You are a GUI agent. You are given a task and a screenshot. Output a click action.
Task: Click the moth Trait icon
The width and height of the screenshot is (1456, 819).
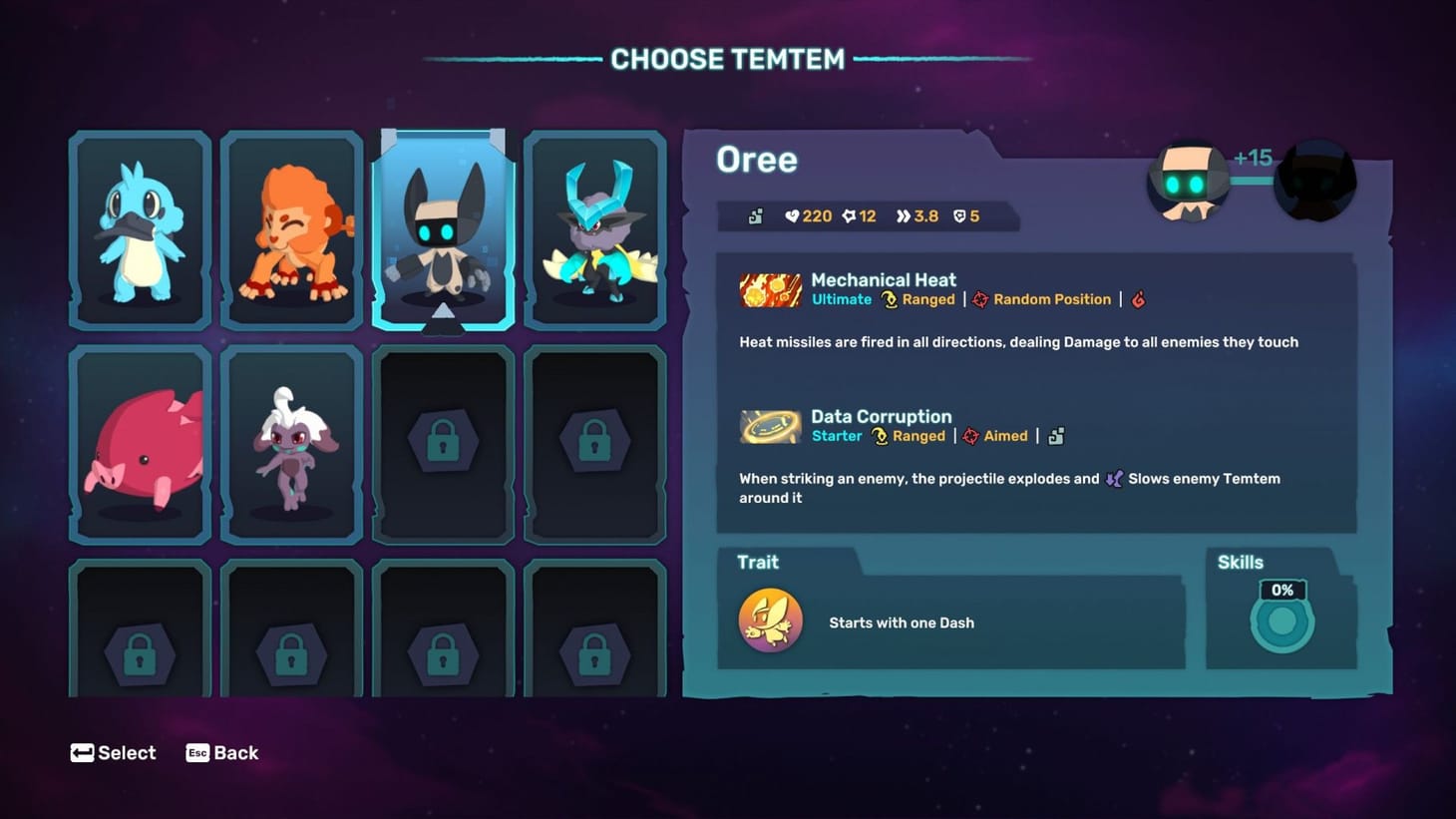click(x=770, y=620)
